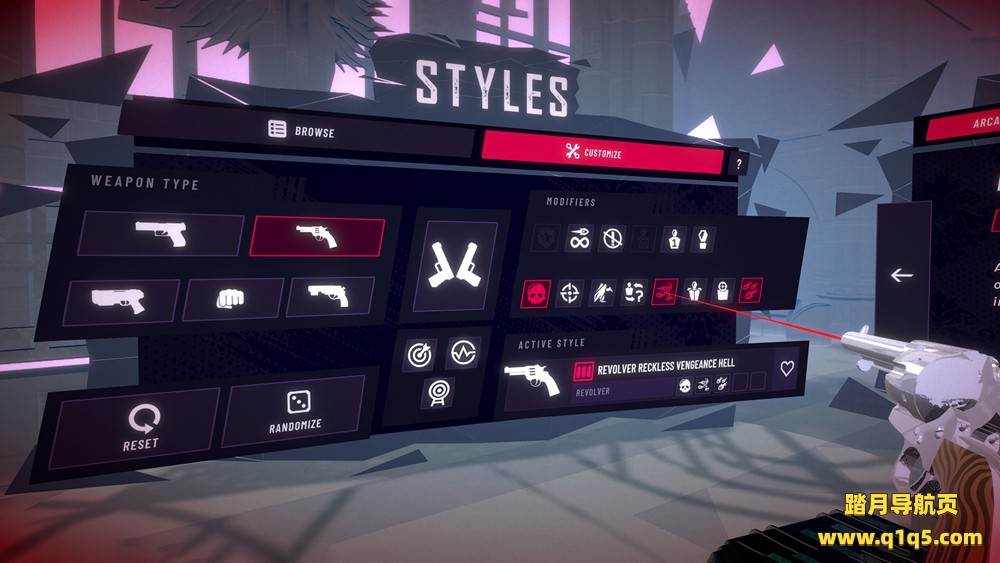Favorite the active style with the heart
The width and height of the screenshot is (1000, 563).
tap(787, 368)
